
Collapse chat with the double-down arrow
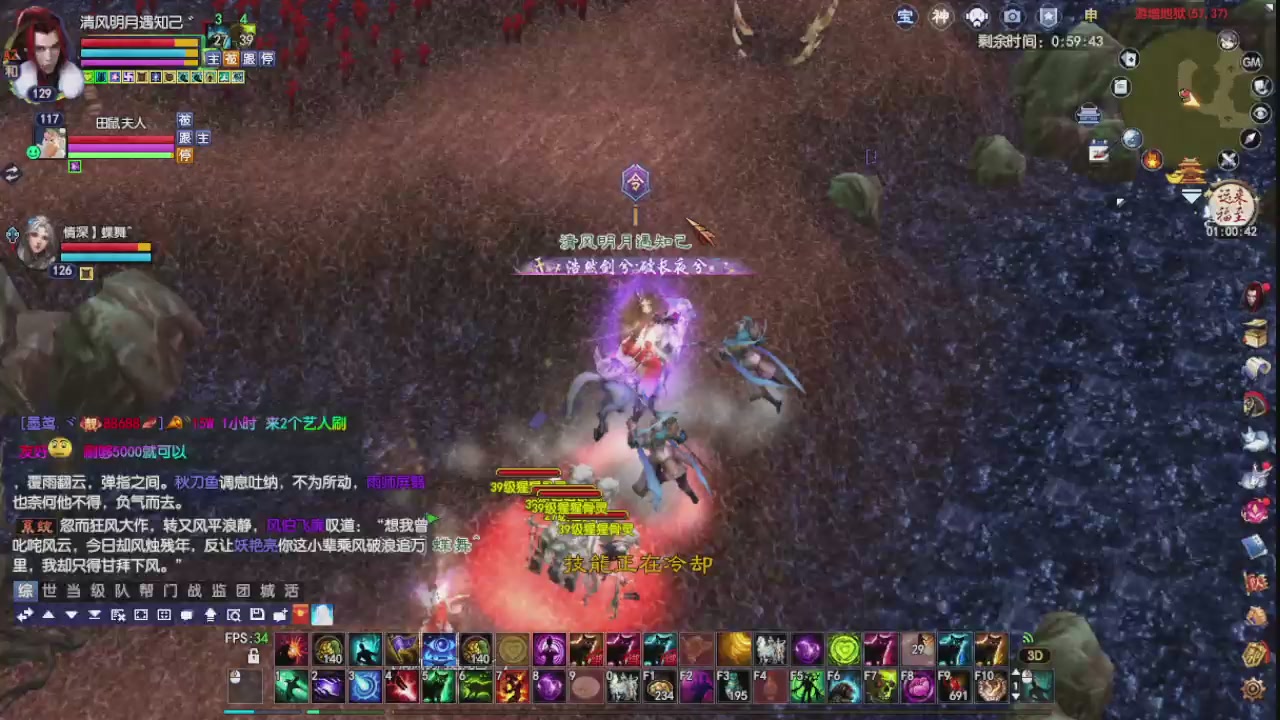pyautogui.click(x=95, y=614)
